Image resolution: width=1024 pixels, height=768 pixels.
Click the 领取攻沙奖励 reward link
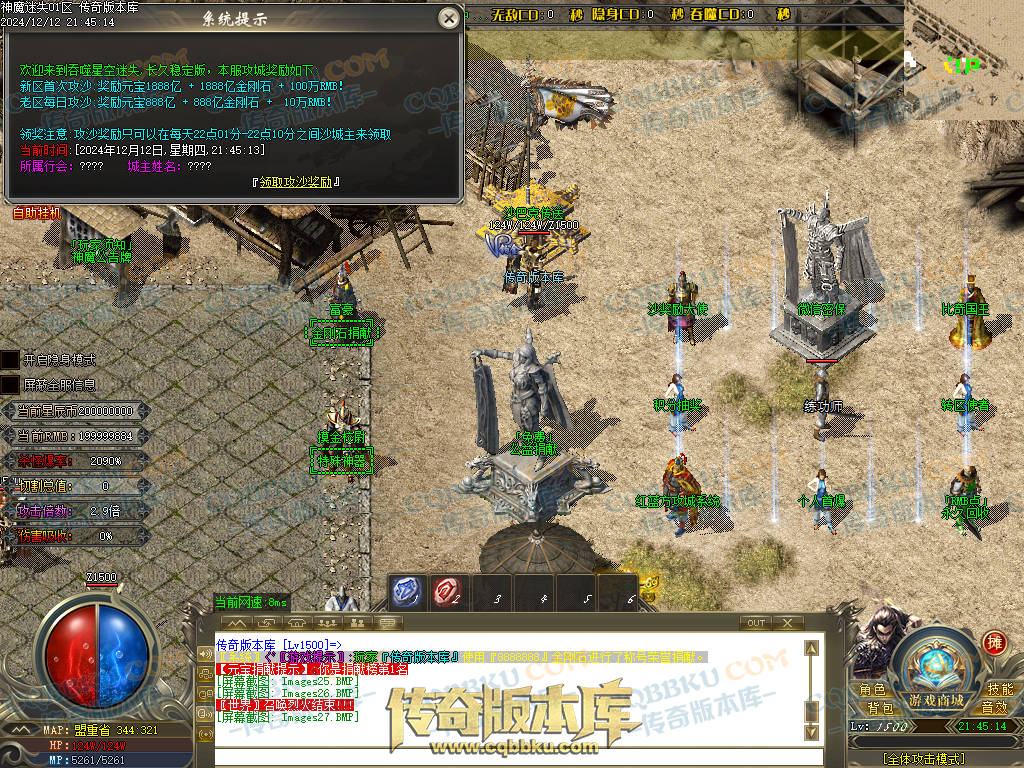(299, 182)
